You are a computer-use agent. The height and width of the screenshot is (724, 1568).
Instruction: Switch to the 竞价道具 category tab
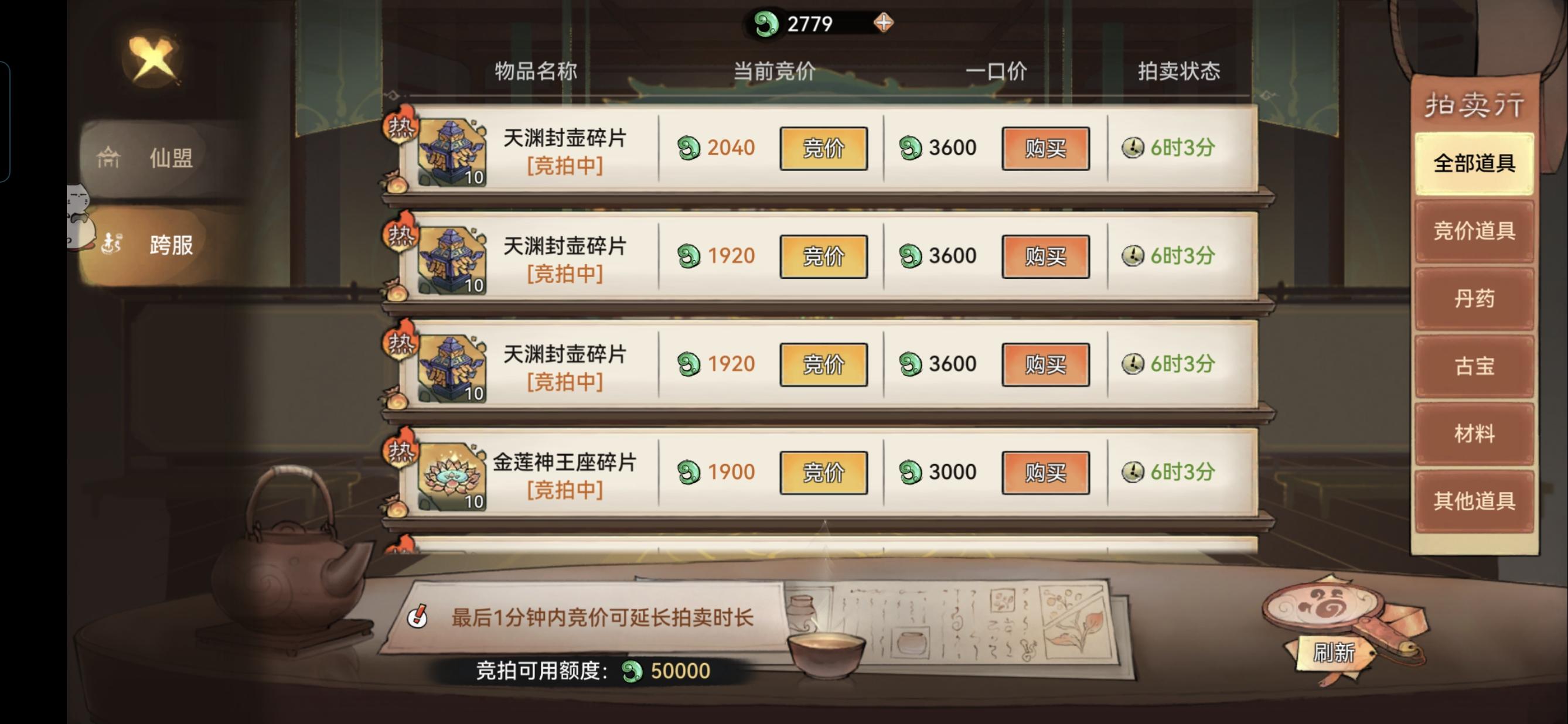coord(1474,232)
